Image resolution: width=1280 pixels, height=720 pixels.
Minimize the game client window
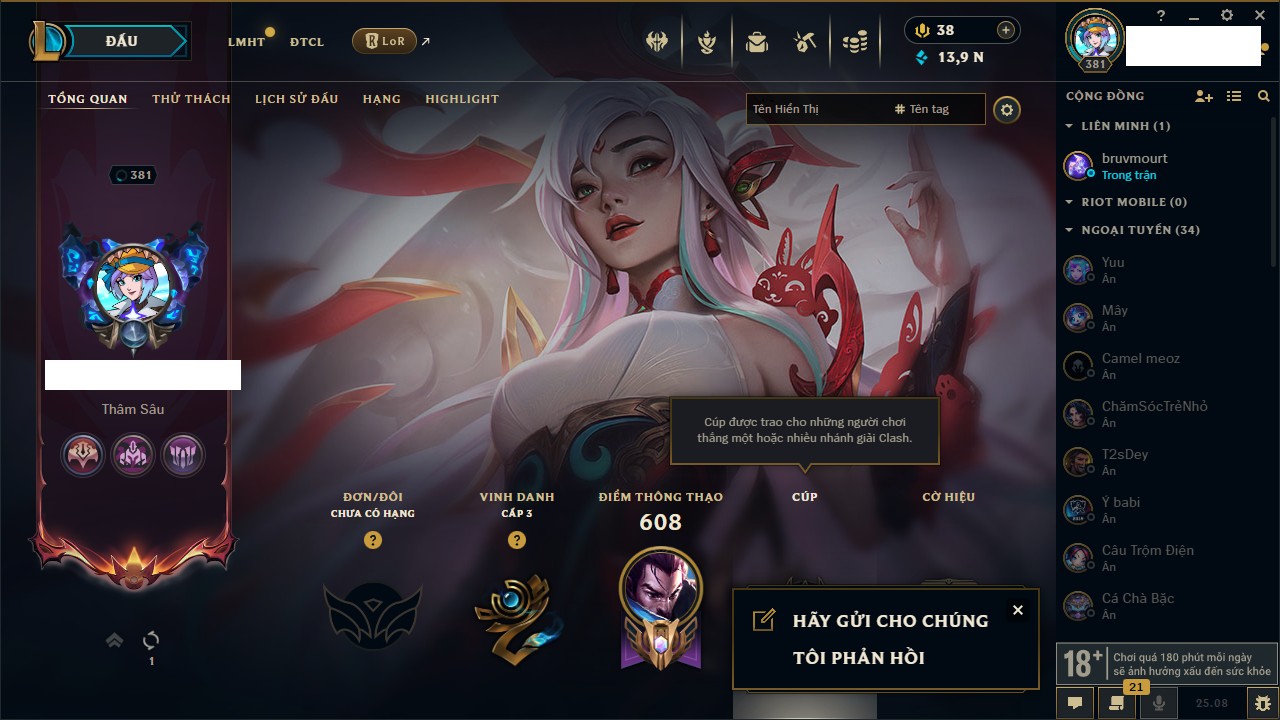point(1194,16)
